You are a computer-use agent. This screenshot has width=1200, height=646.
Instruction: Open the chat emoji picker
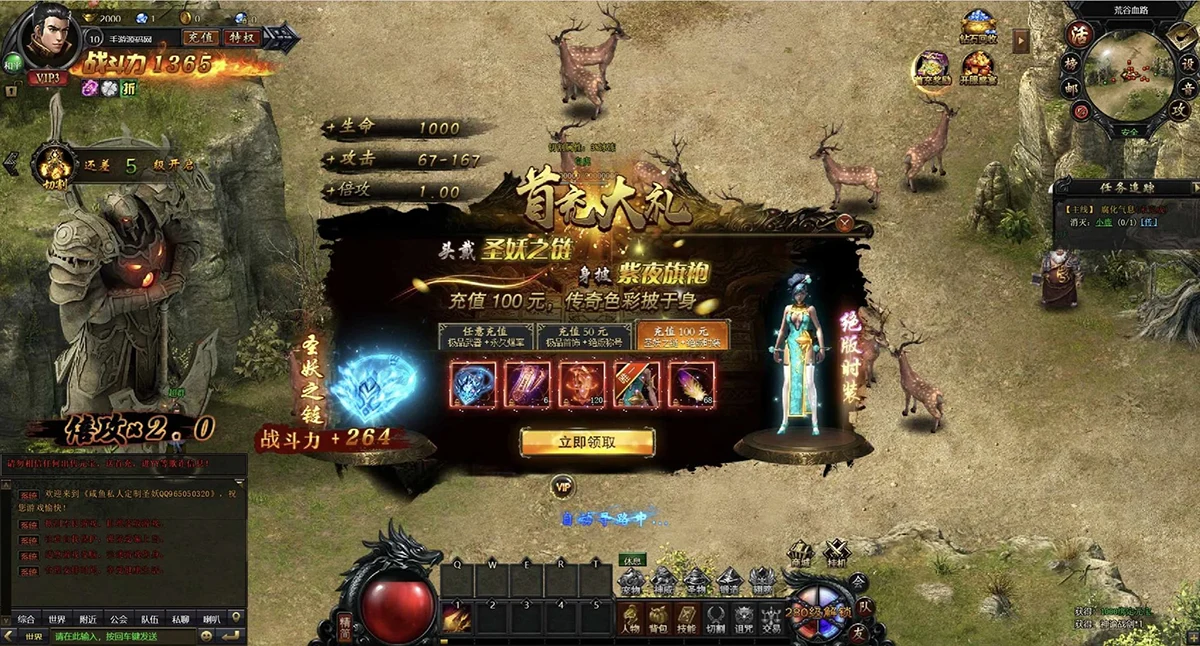tap(207, 636)
